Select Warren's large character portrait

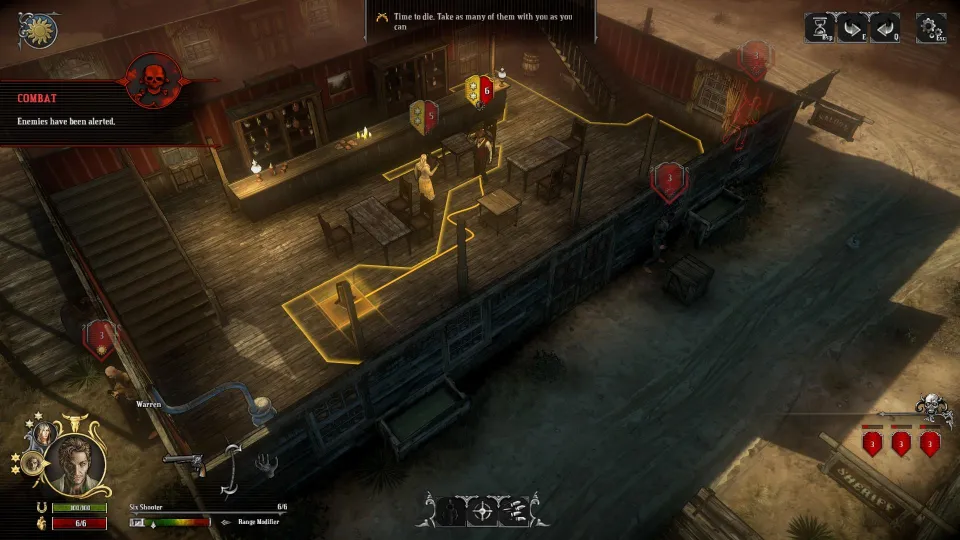point(75,466)
